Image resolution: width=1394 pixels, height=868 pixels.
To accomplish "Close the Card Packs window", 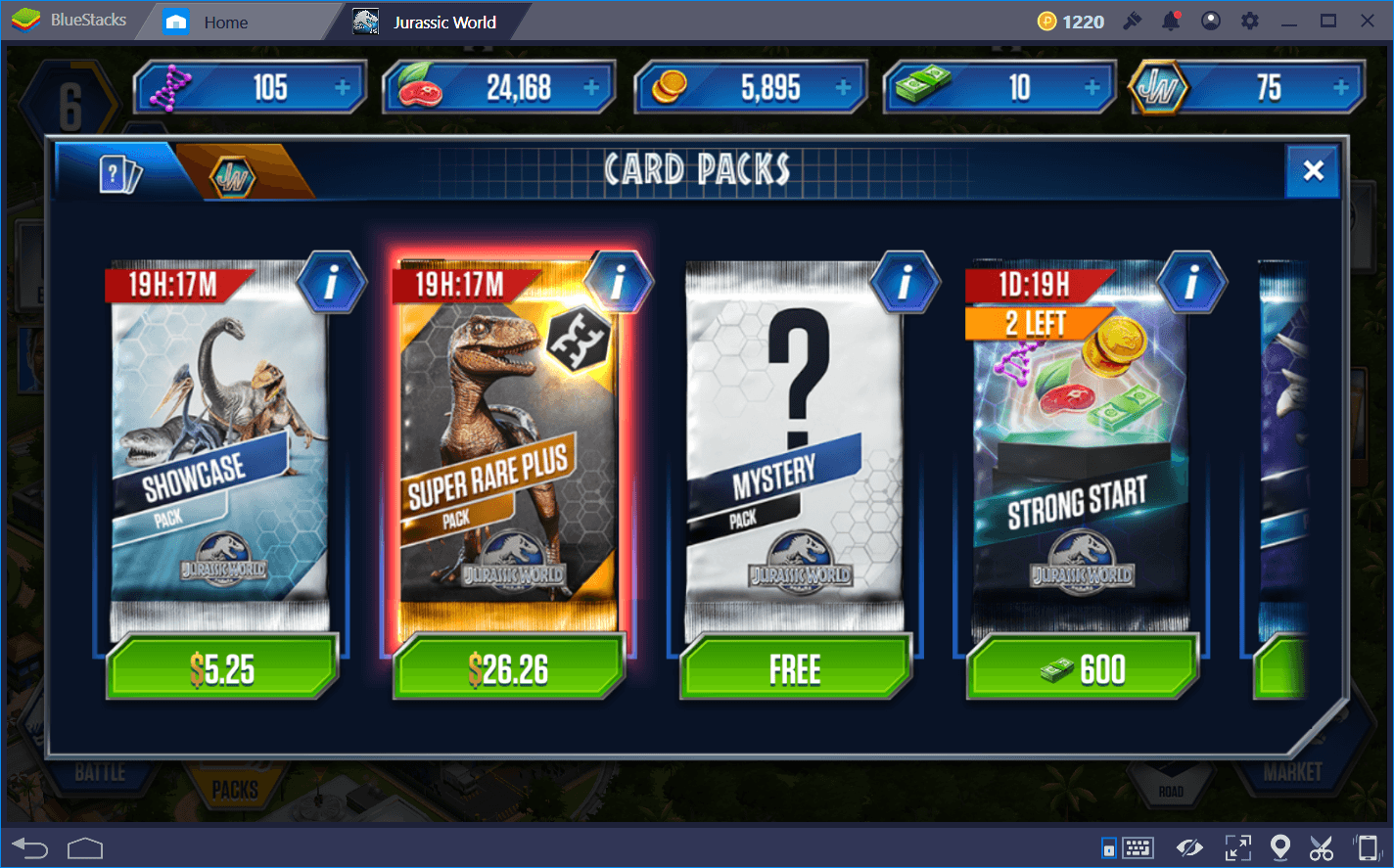I will click(1312, 169).
